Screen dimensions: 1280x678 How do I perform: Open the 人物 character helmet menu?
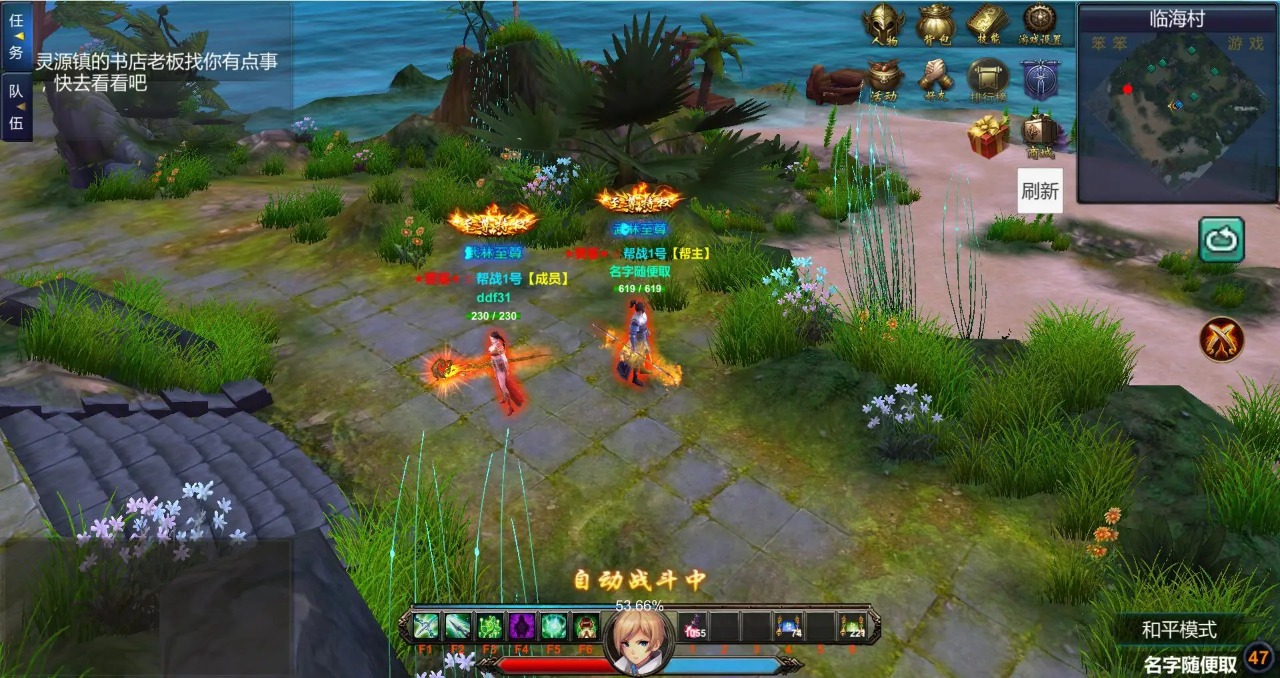[884, 24]
